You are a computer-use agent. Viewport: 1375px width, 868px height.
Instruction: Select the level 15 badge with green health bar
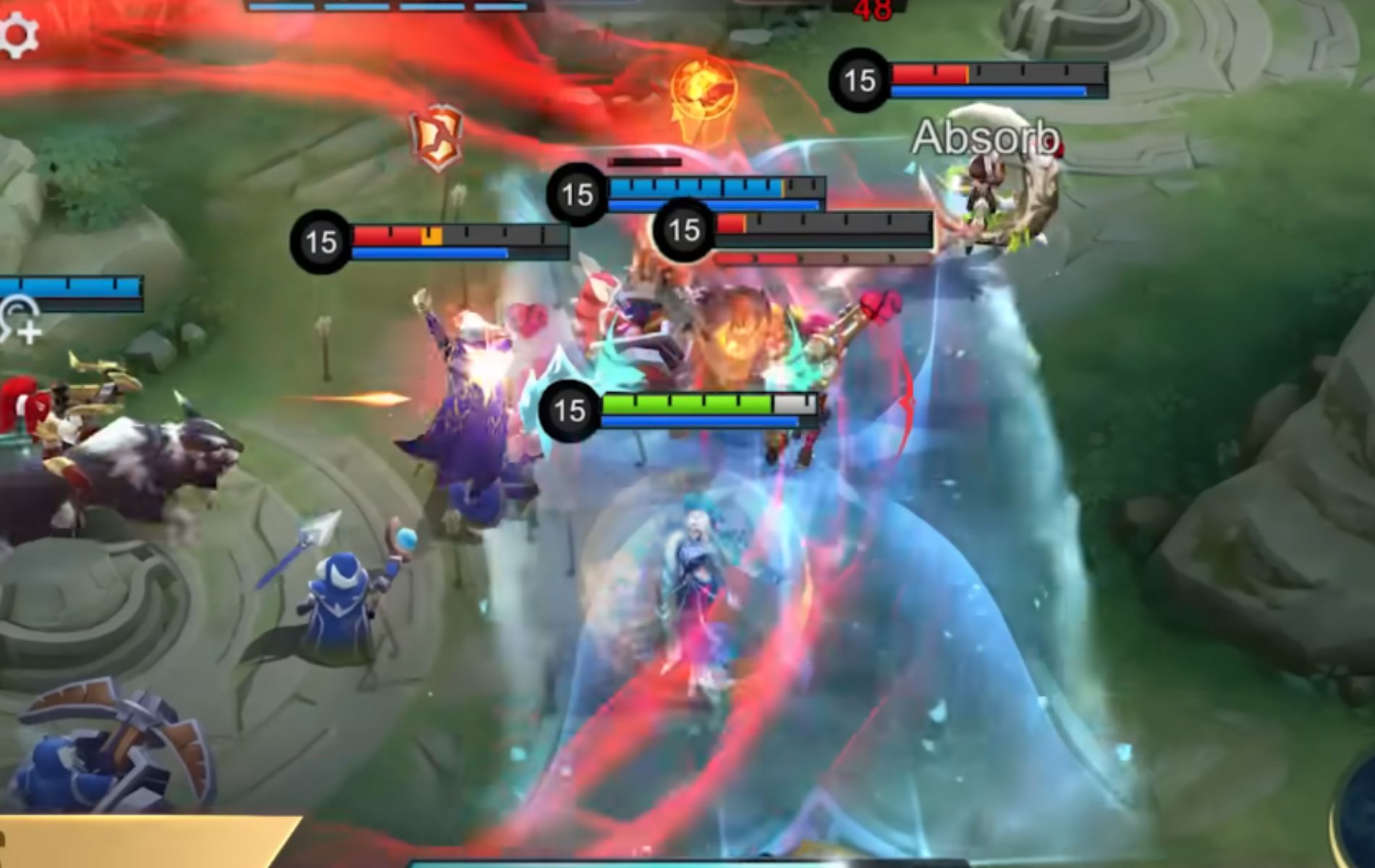tap(569, 411)
